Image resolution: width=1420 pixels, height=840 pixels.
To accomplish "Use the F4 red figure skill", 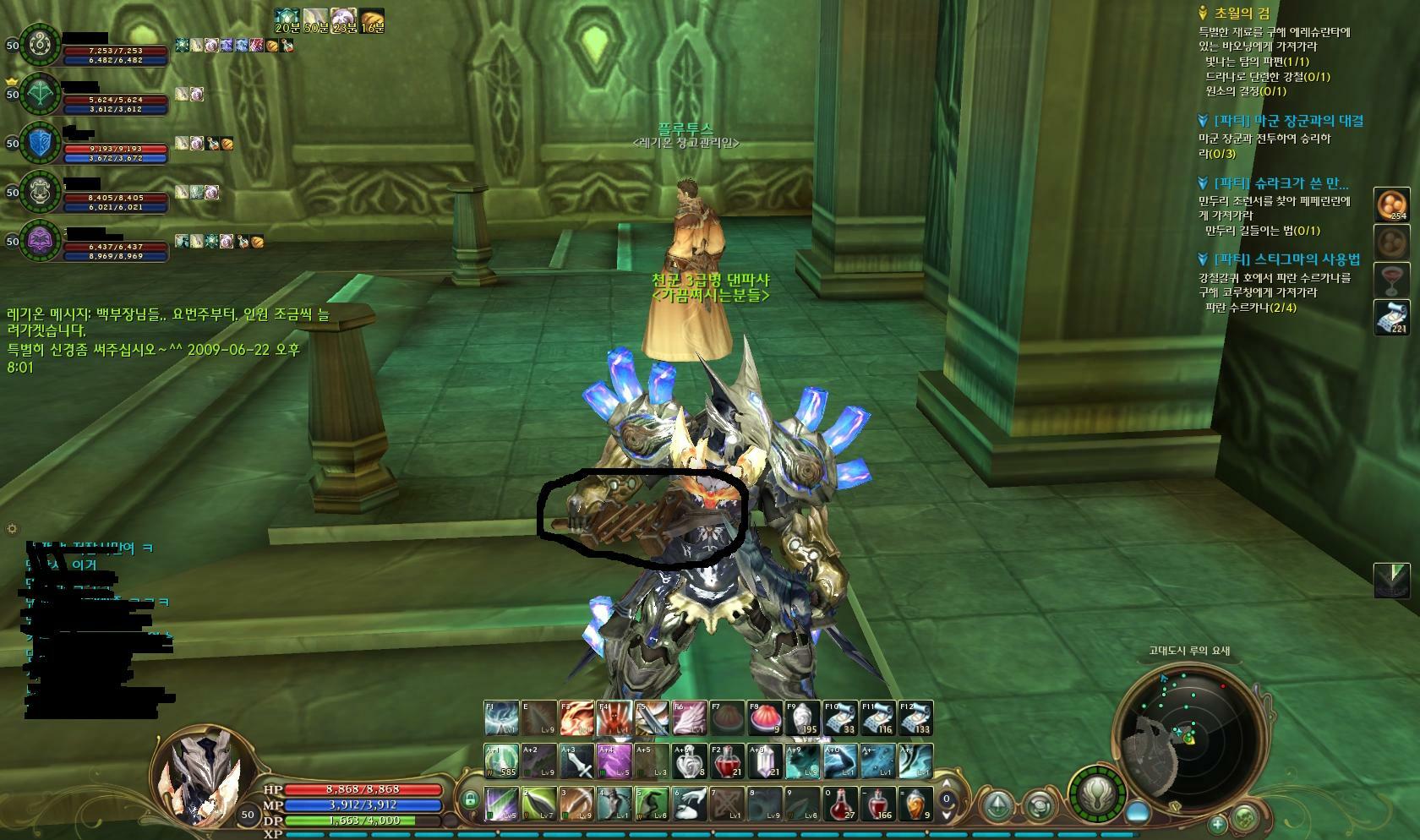I will pos(614,718).
